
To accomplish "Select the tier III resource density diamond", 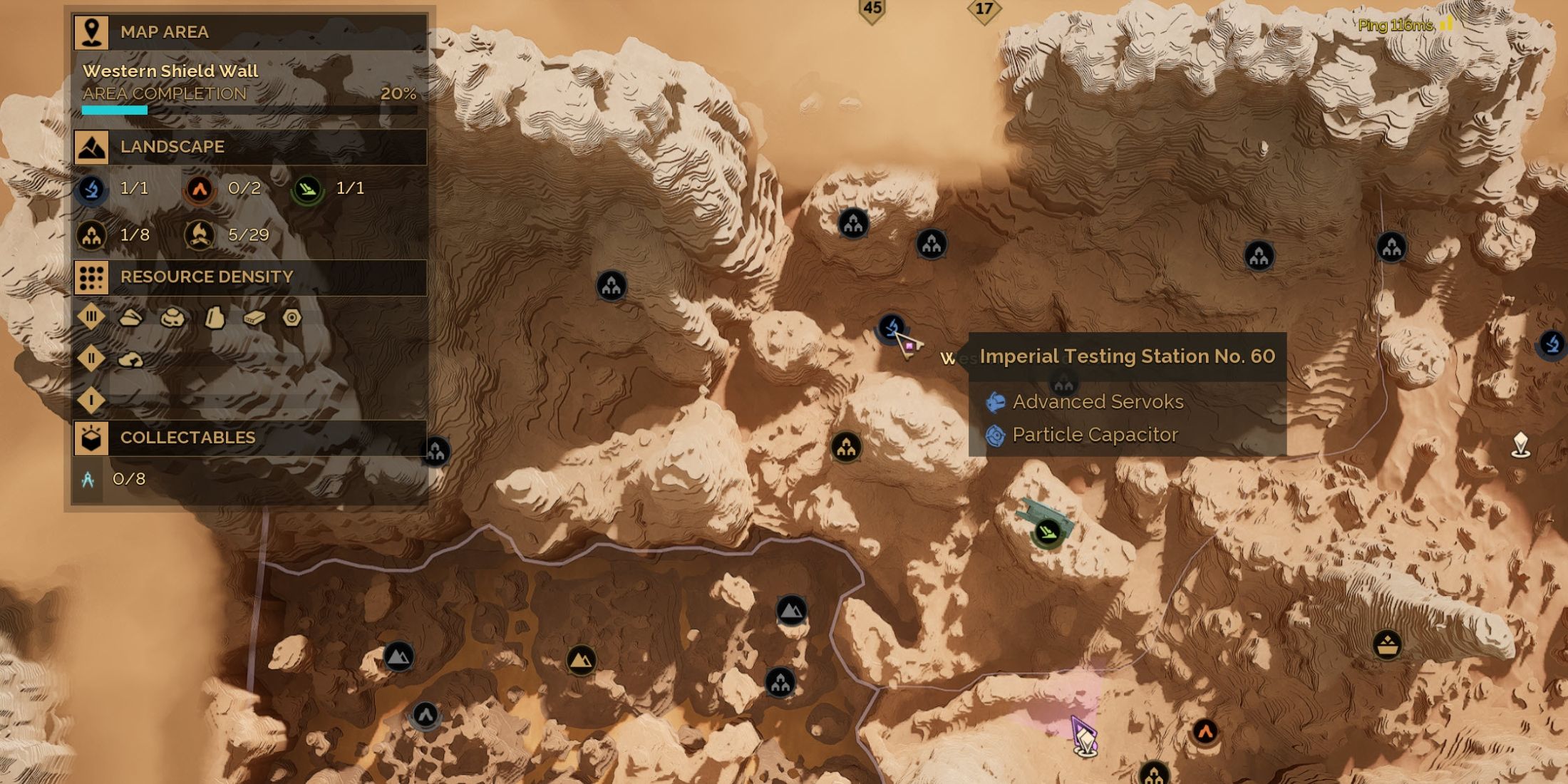I will 91,316.
